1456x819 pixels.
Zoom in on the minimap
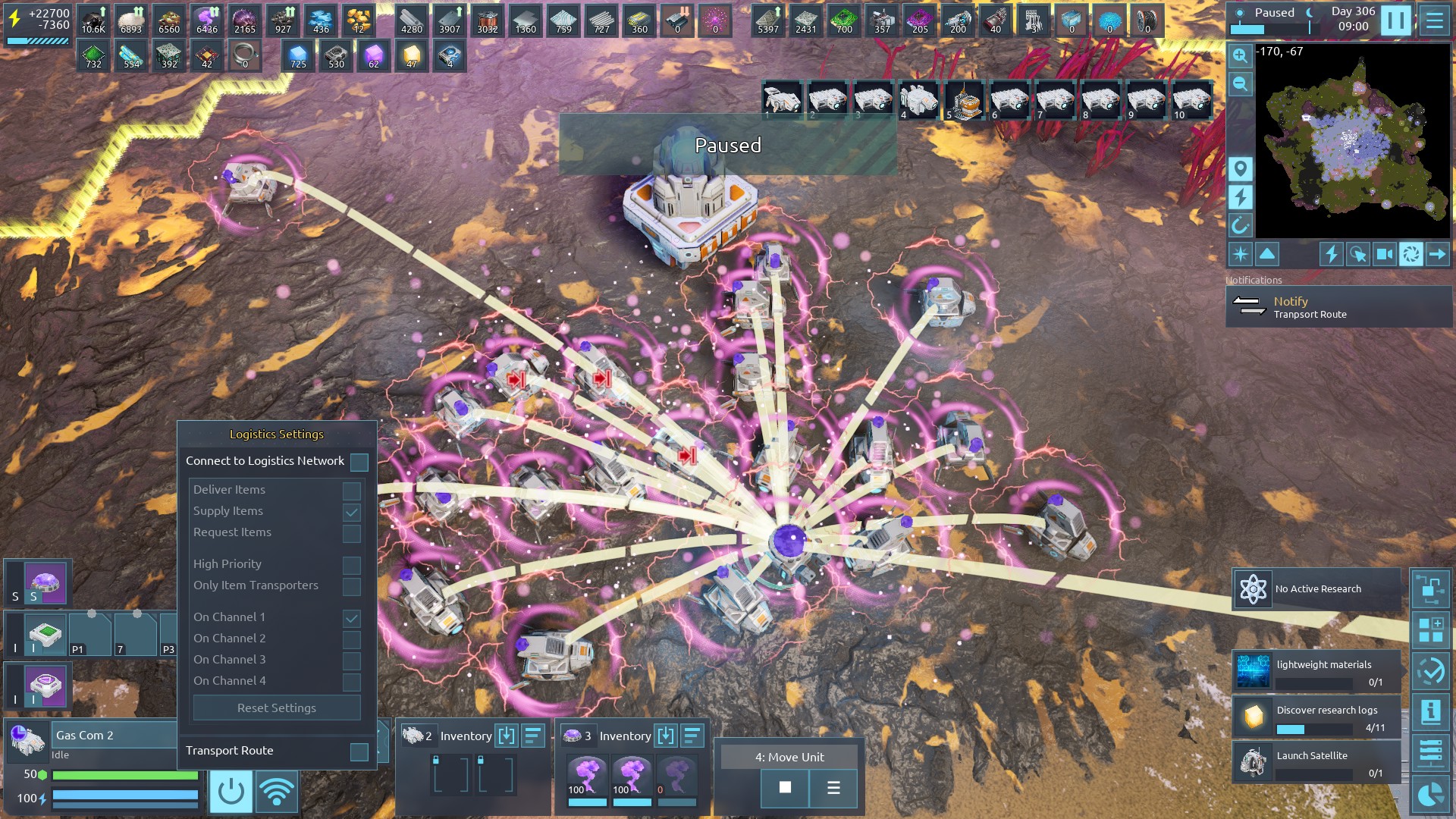pyautogui.click(x=1240, y=55)
